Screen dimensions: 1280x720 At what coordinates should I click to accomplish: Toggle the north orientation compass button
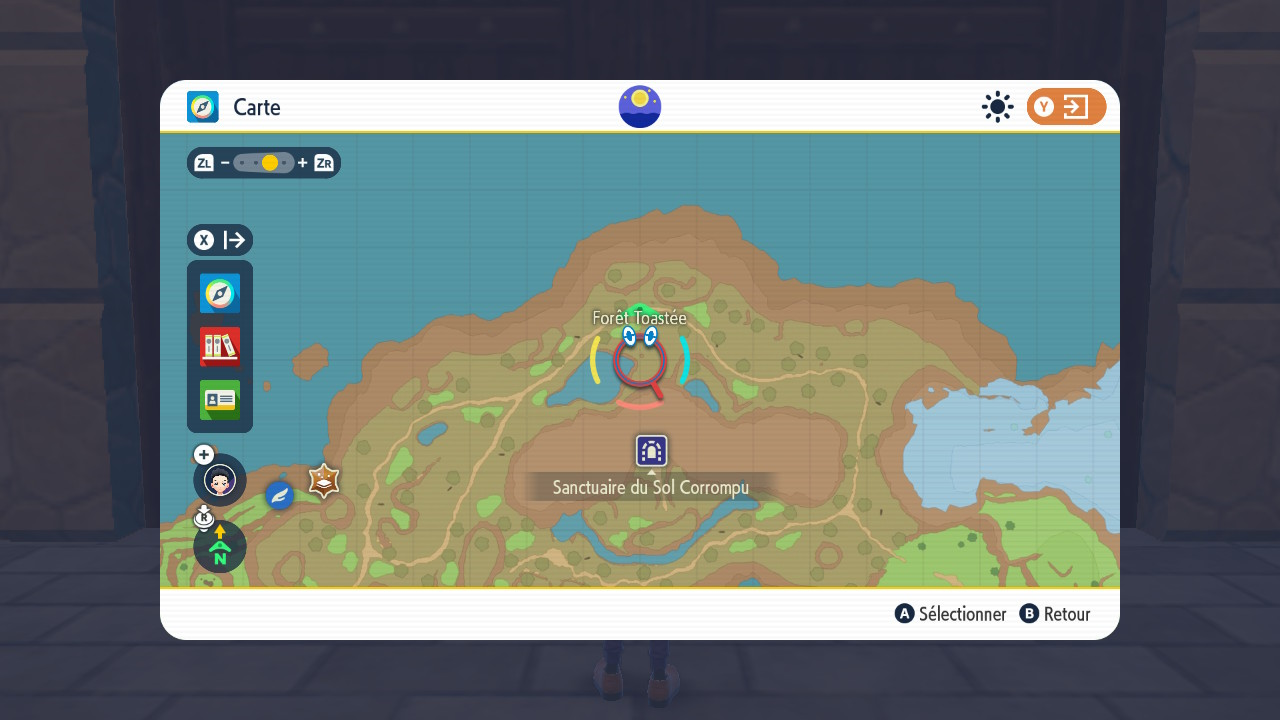coord(220,547)
